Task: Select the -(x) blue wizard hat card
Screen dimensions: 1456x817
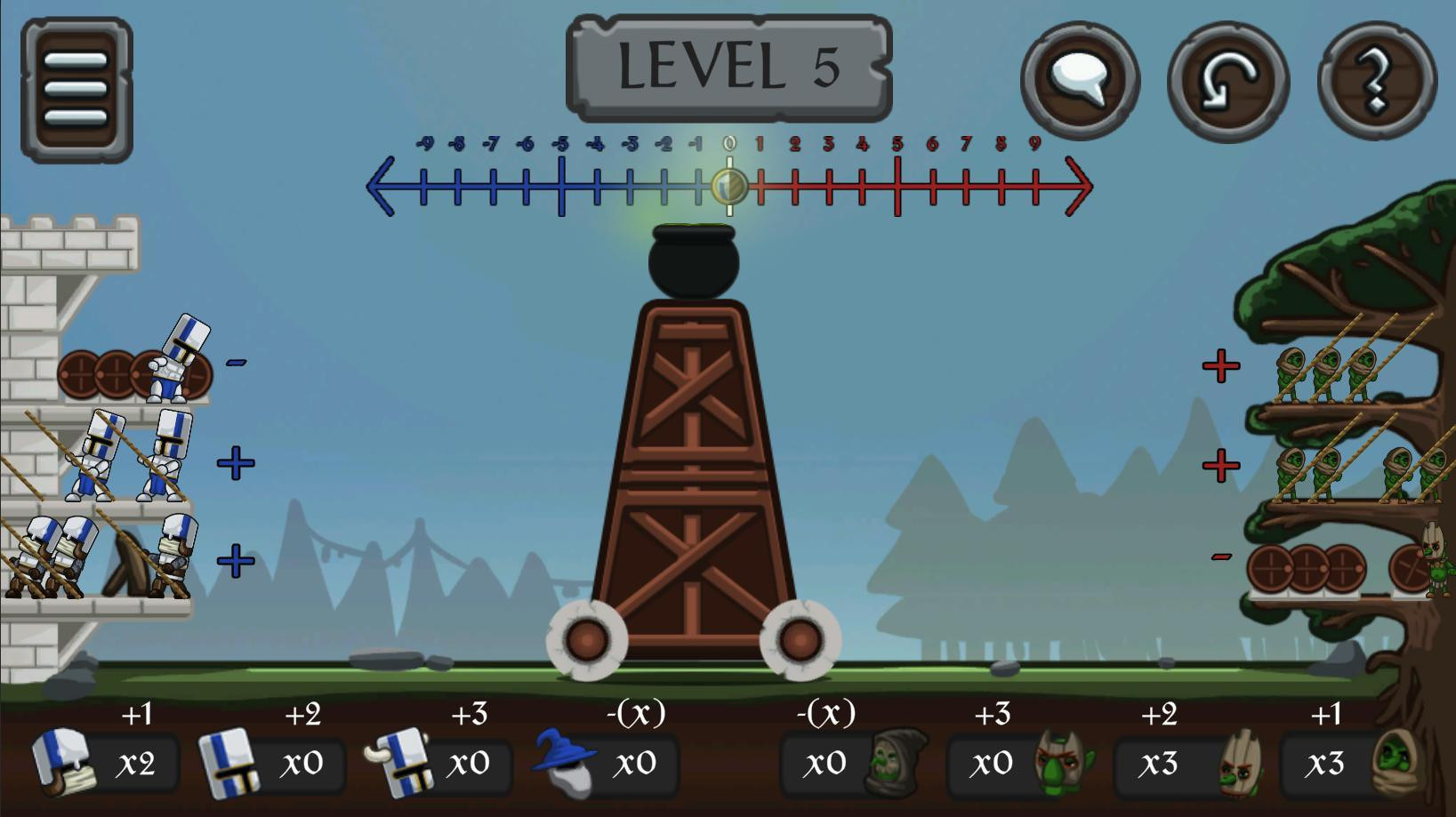Action: click(605, 763)
